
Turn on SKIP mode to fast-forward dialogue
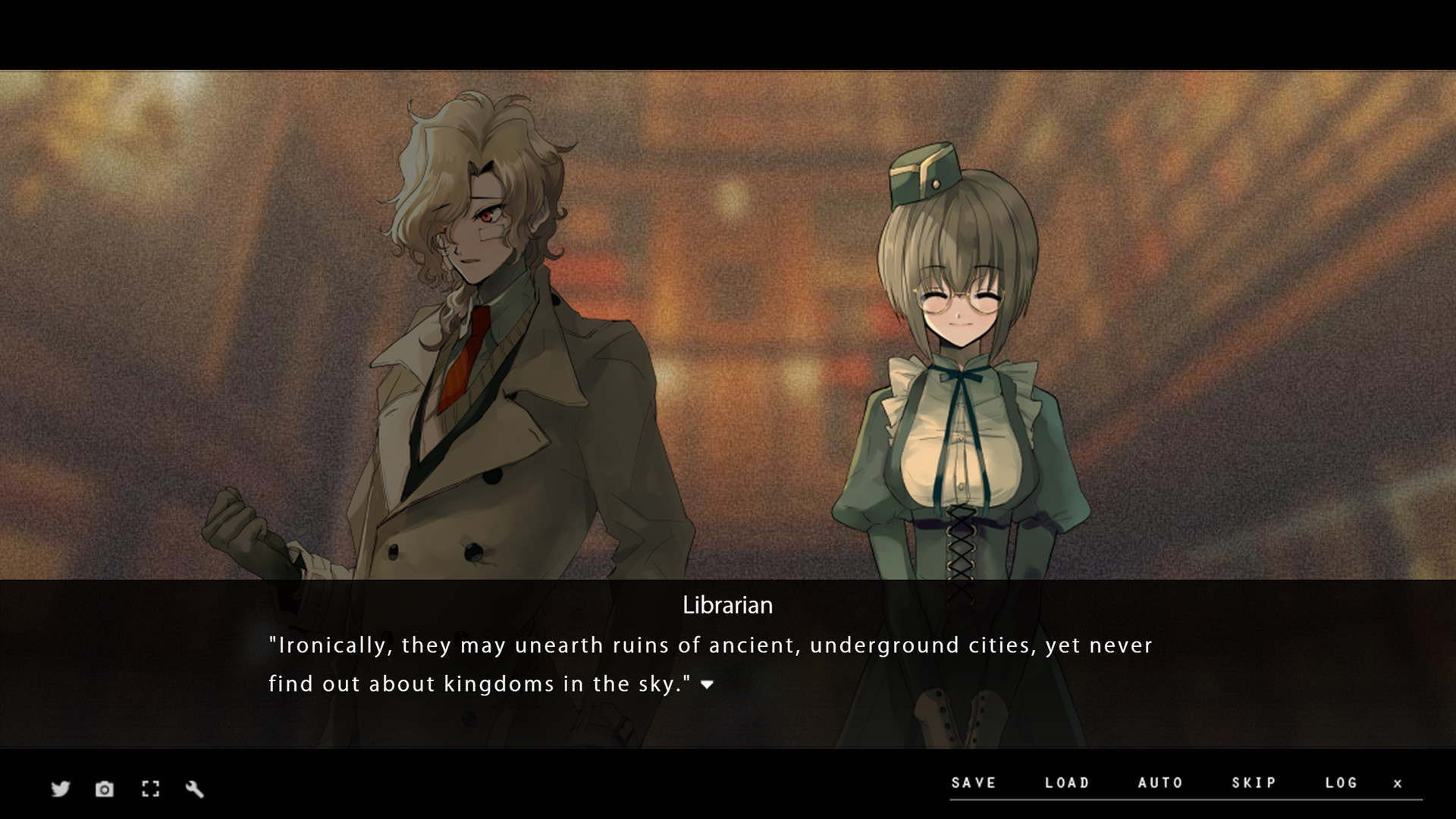(1253, 783)
